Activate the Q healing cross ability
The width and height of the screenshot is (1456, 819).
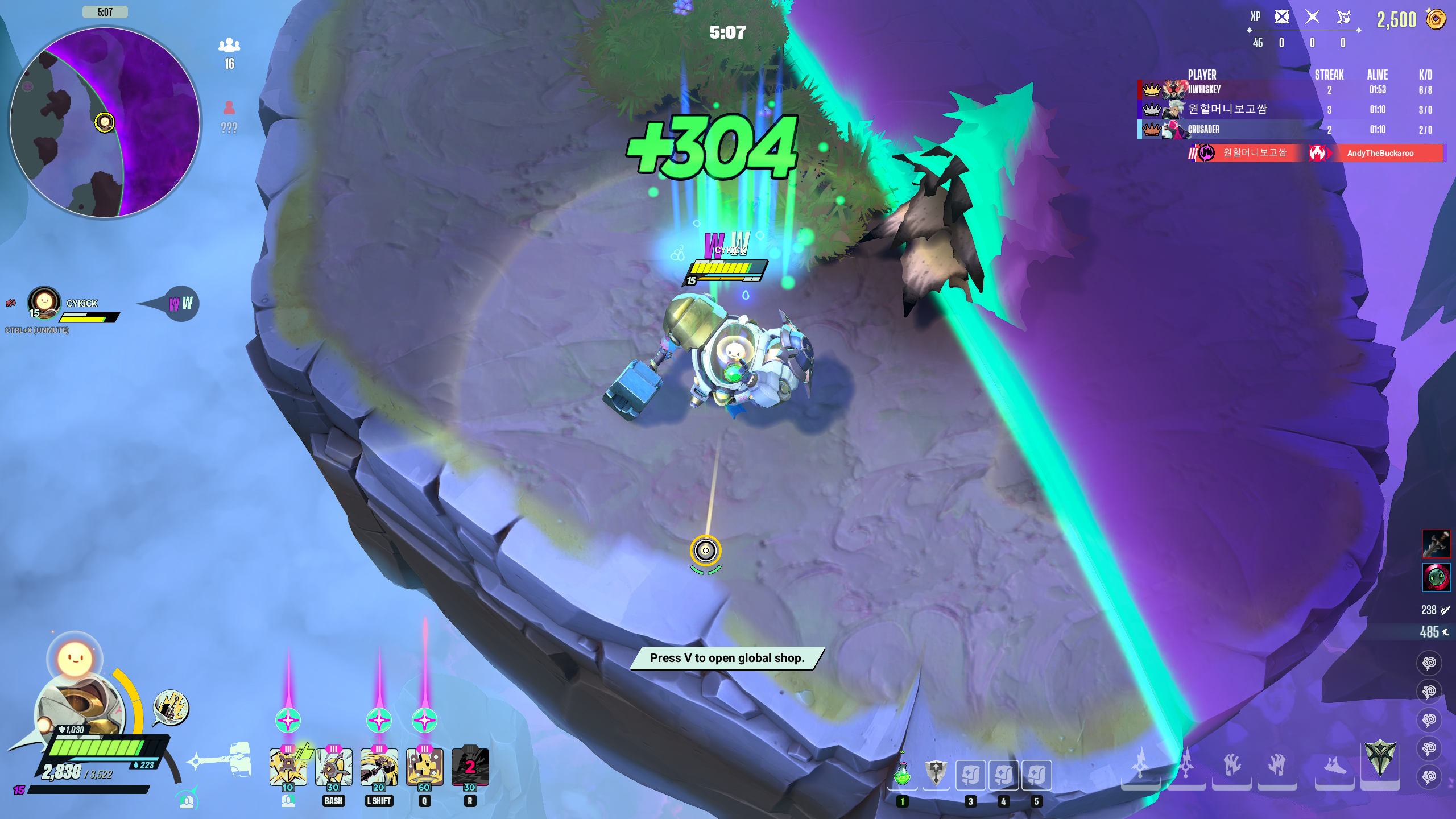[x=424, y=767]
